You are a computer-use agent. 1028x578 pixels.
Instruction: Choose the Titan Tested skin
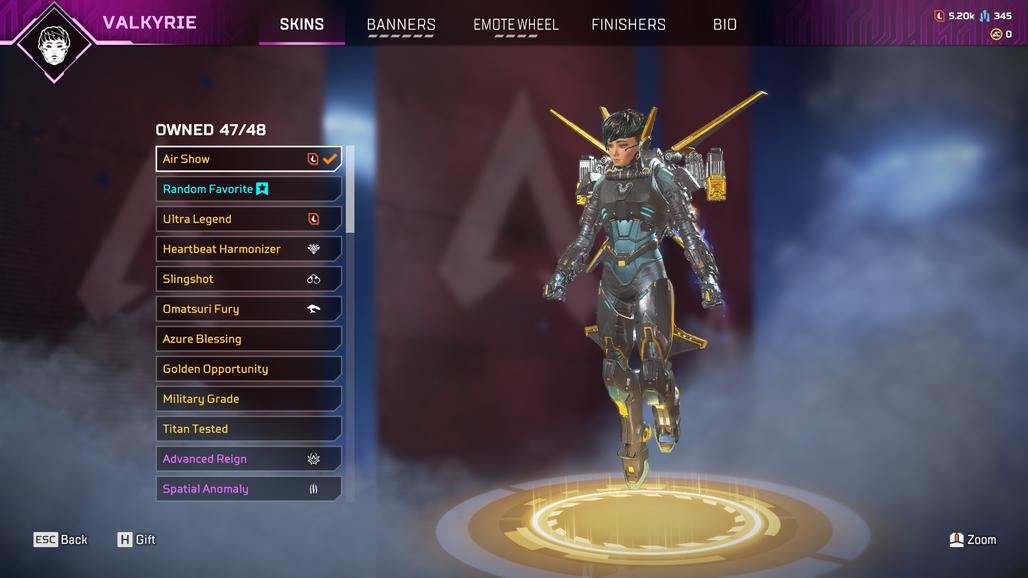pyautogui.click(x=248, y=429)
